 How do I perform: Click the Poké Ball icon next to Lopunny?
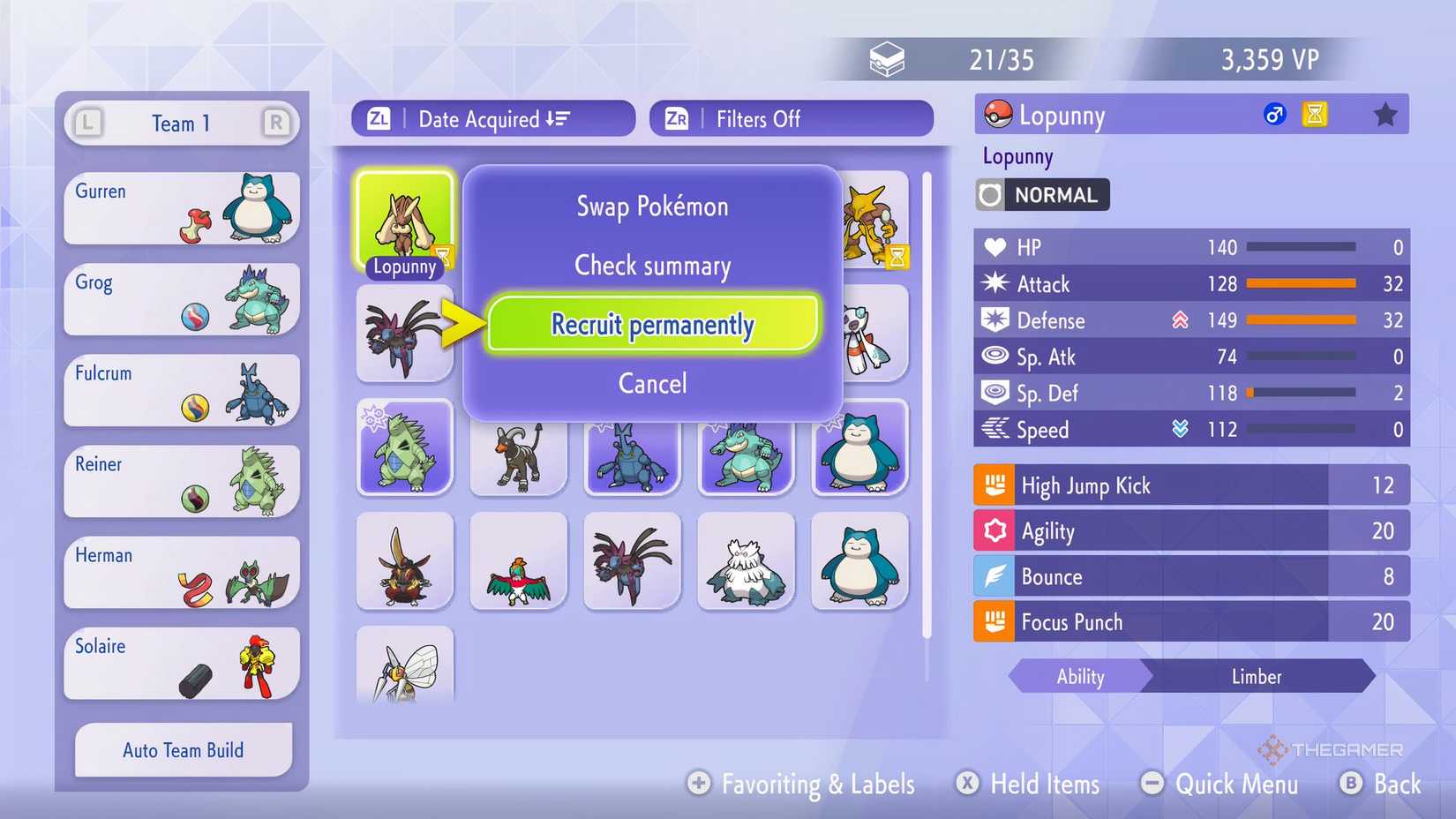[x=995, y=115]
